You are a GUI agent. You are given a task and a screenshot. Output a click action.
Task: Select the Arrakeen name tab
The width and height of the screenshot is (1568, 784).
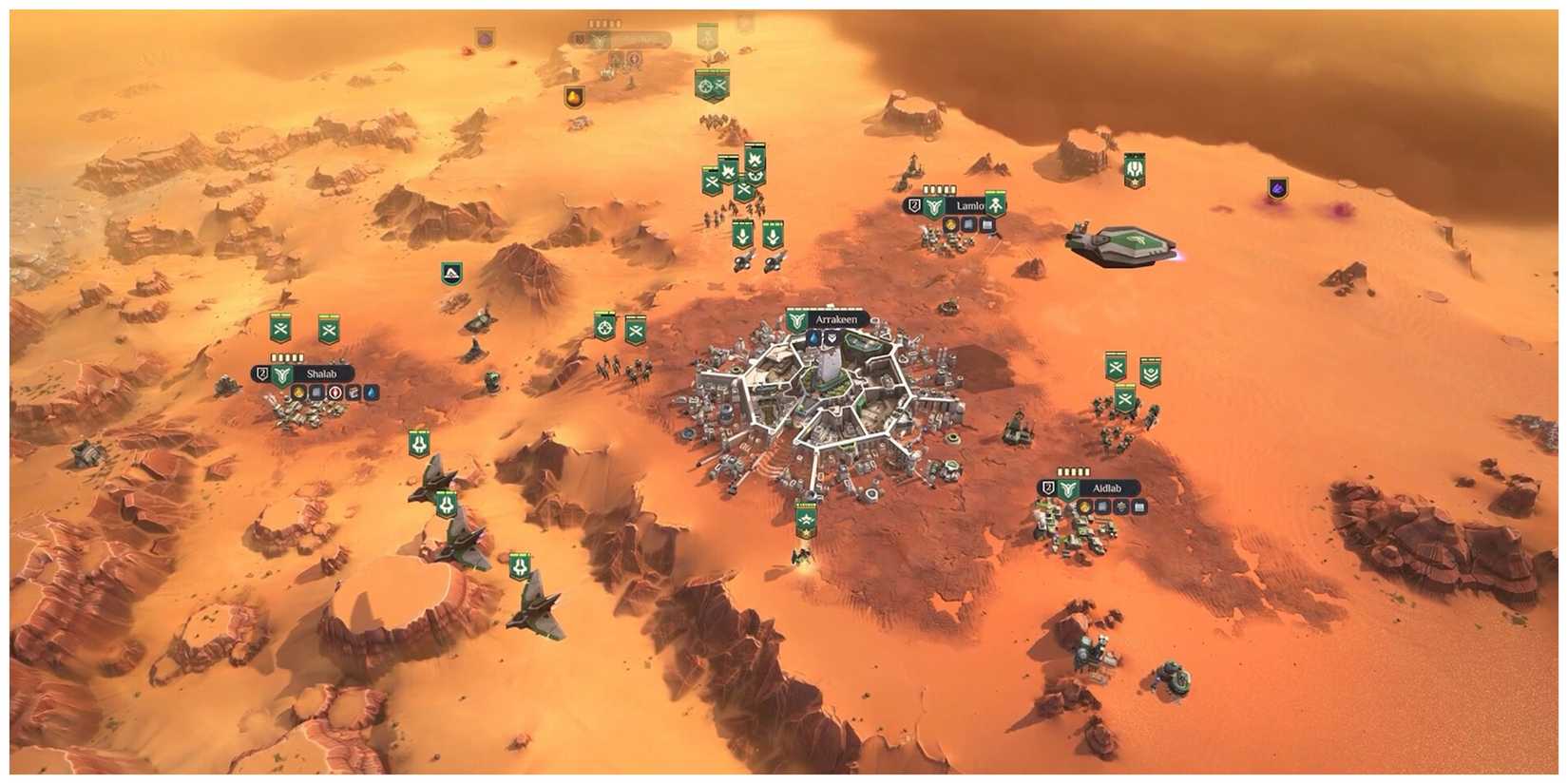[x=836, y=319]
